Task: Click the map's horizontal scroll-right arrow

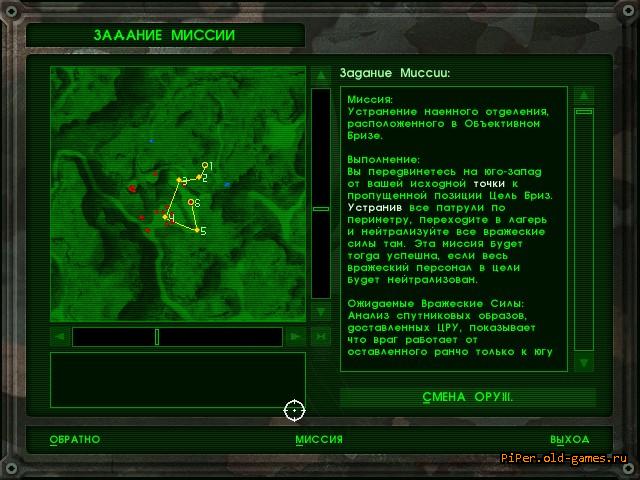Action: (294, 337)
